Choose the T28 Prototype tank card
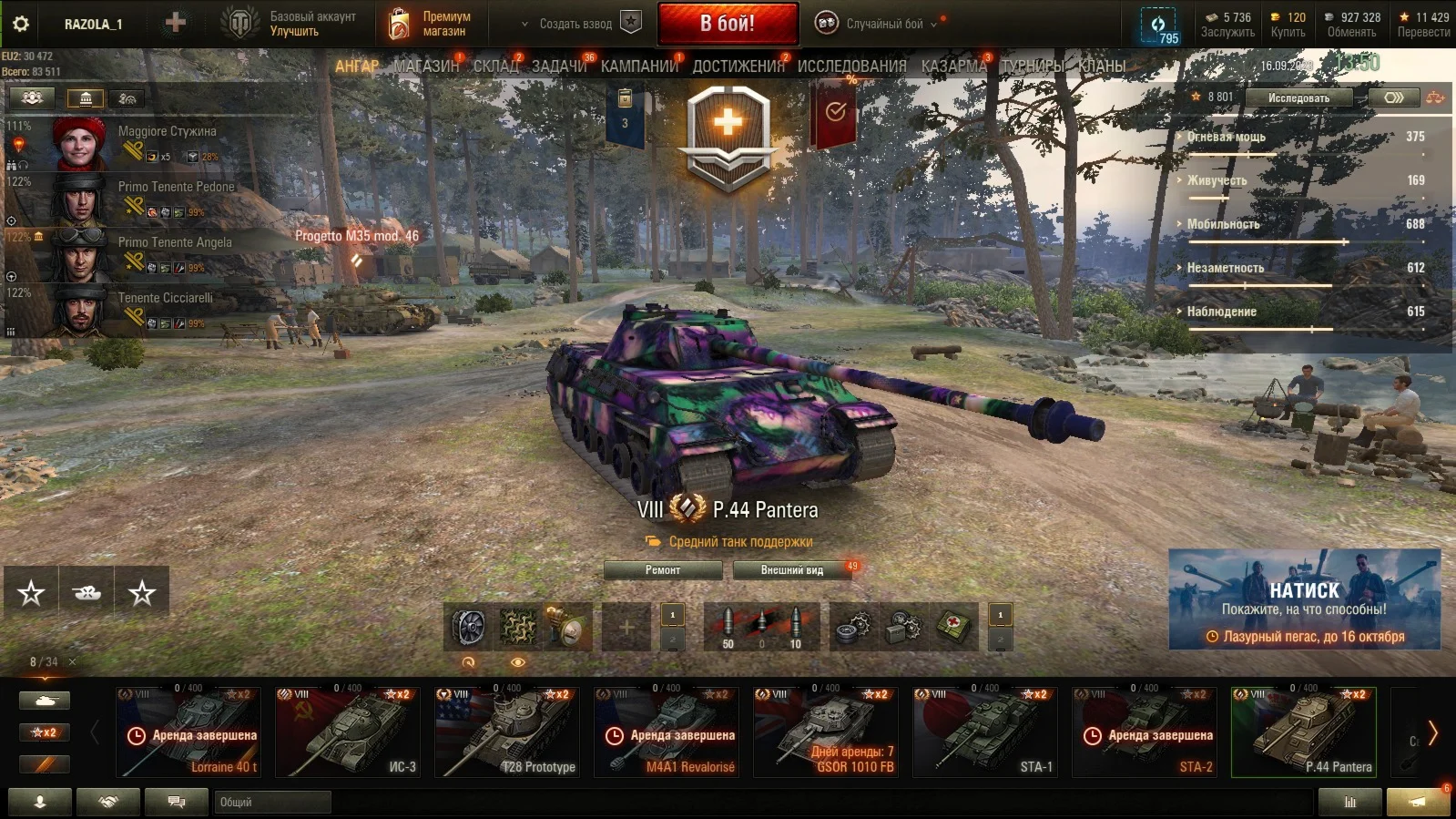1456x819 pixels. click(507, 732)
